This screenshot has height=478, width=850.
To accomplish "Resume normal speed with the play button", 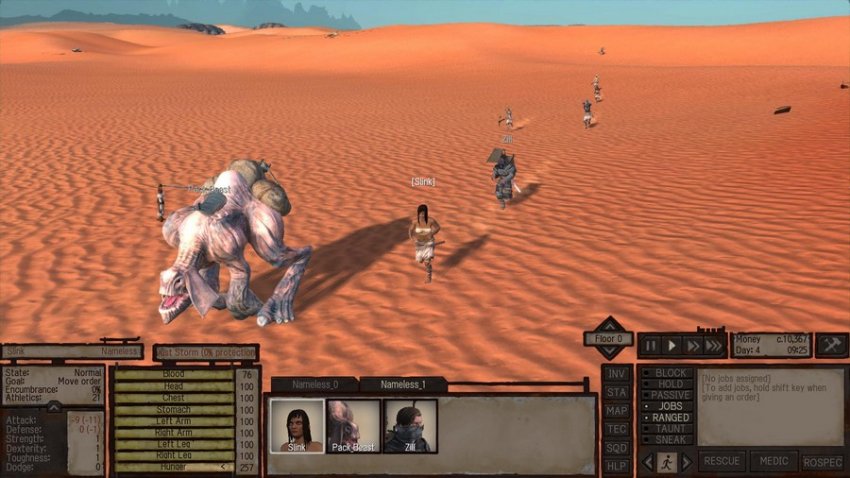I will point(671,346).
